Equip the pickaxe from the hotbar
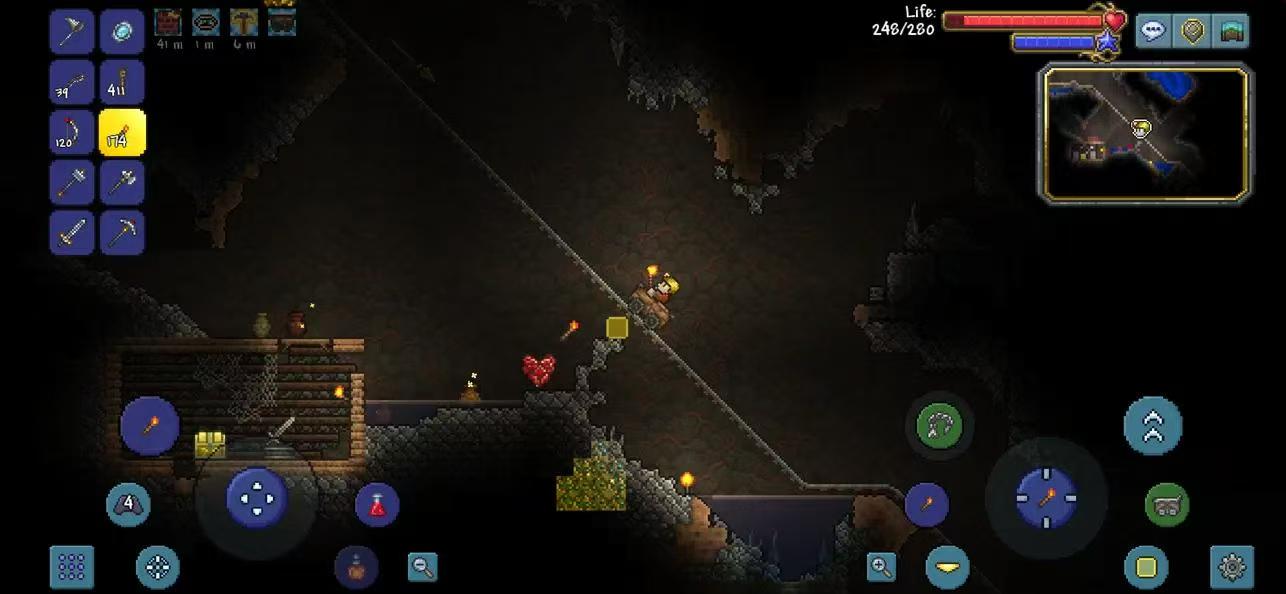This screenshot has height=594, width=1286. [122, 233]
